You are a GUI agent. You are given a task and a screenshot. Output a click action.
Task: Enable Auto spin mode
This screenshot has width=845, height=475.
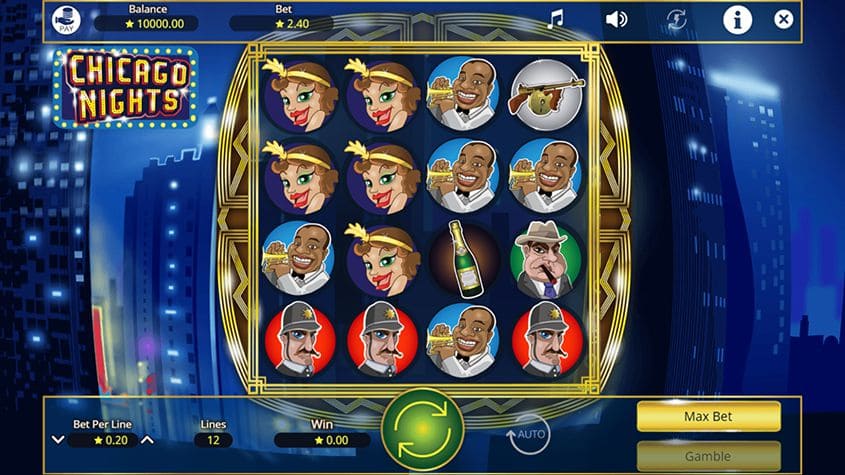click(528, 434)
